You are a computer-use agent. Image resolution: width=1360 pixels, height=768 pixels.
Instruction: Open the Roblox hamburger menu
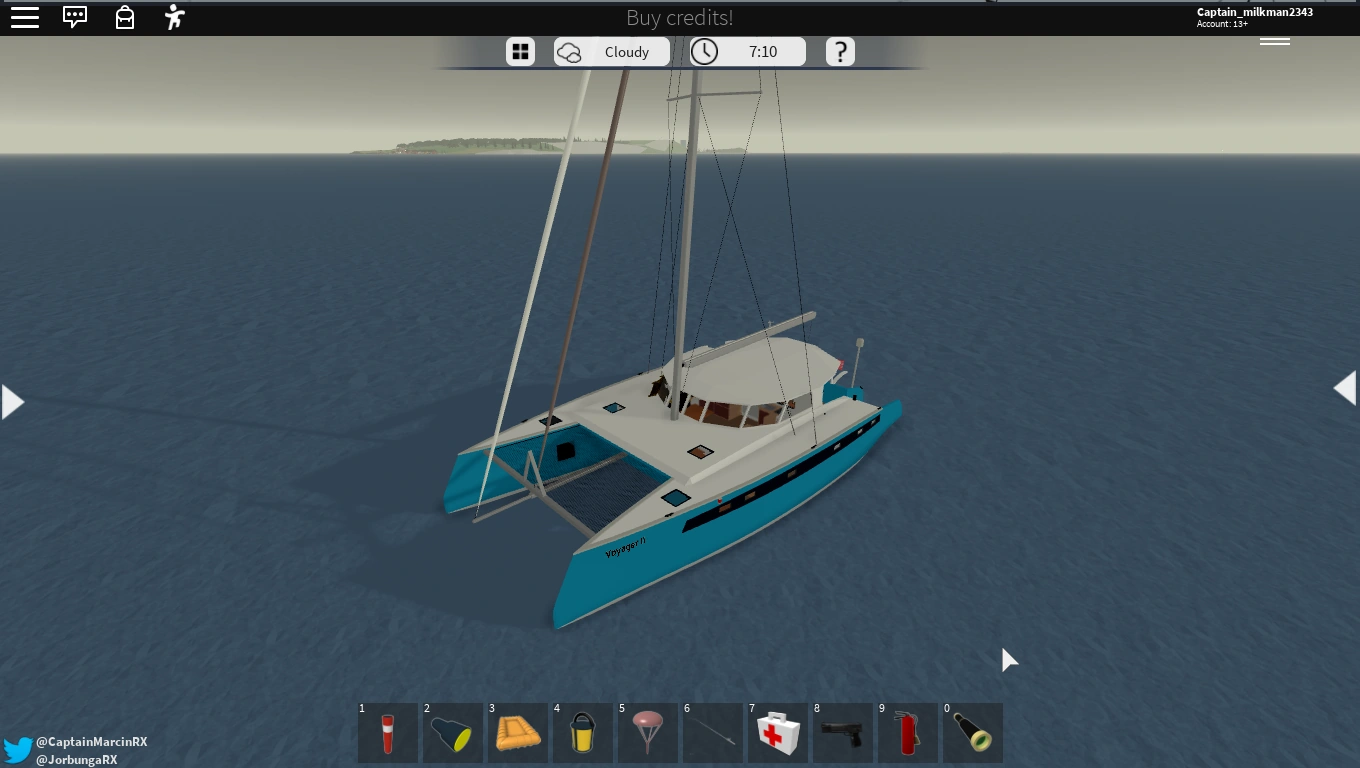25,17
